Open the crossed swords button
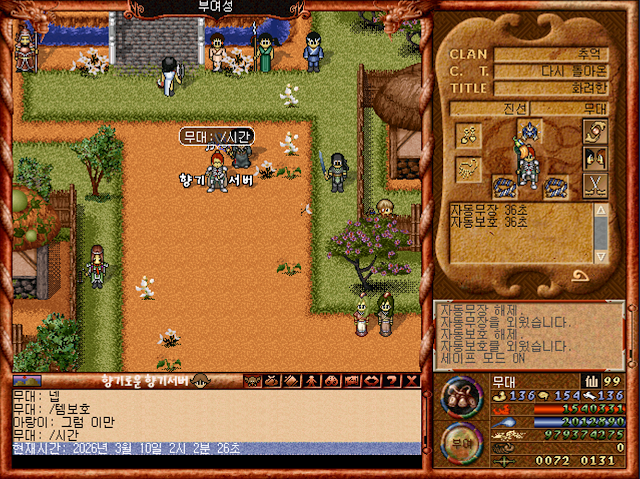Image resolution: width=640 pixels, height=479 pixels. point(596,184)
